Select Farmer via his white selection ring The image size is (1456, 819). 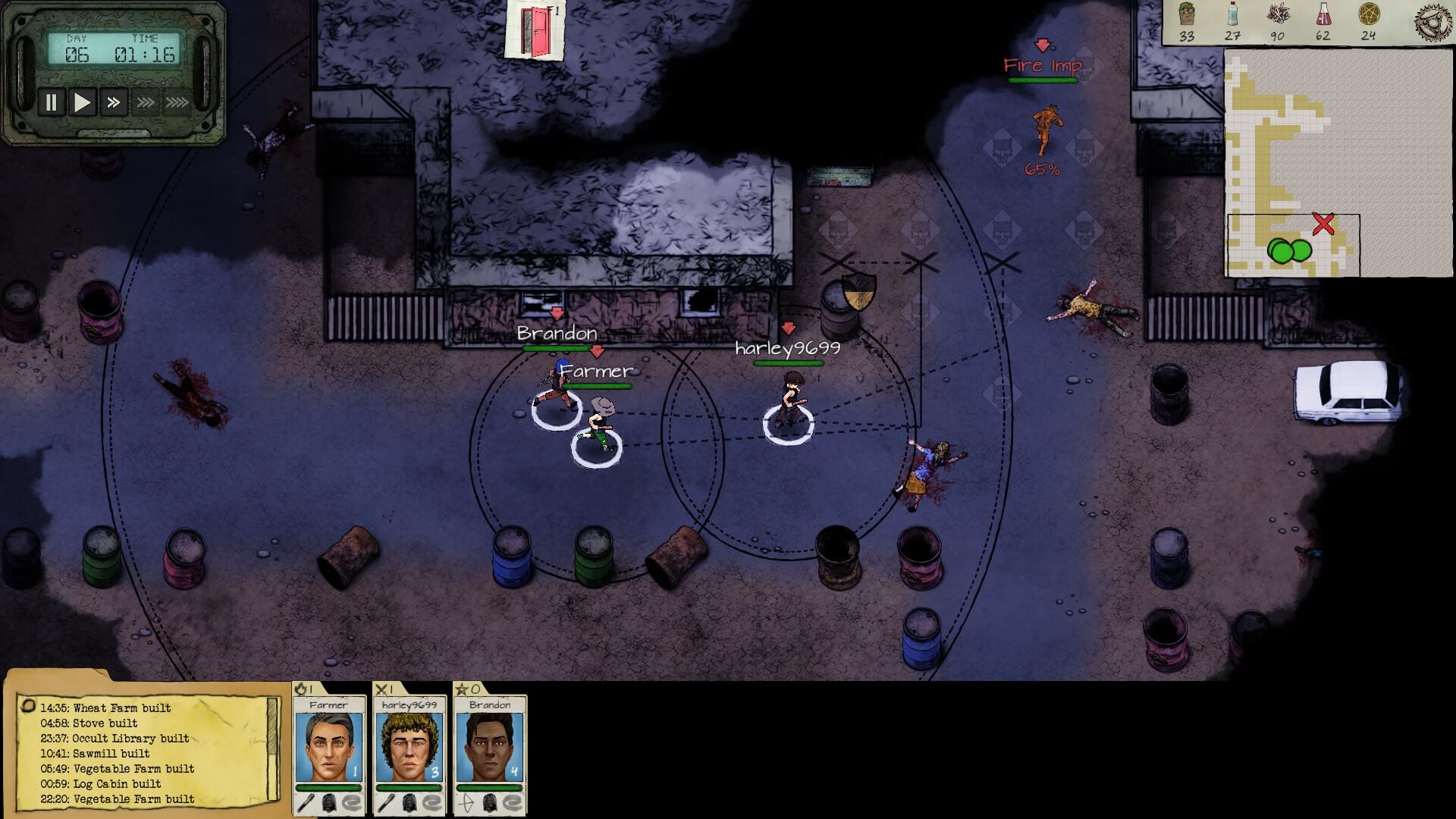597,447
